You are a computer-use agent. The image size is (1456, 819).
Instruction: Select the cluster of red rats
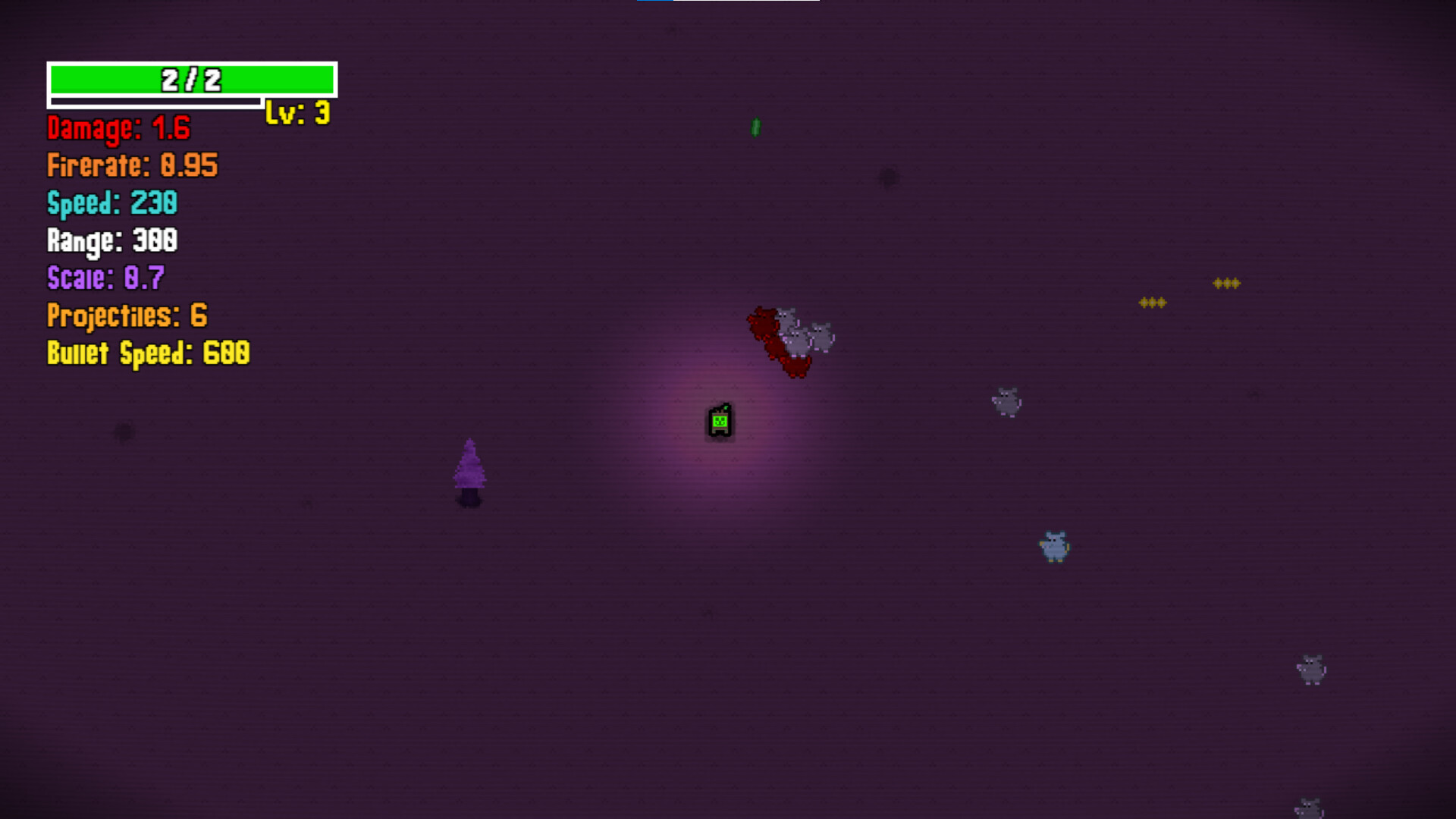tap(770, 337)
